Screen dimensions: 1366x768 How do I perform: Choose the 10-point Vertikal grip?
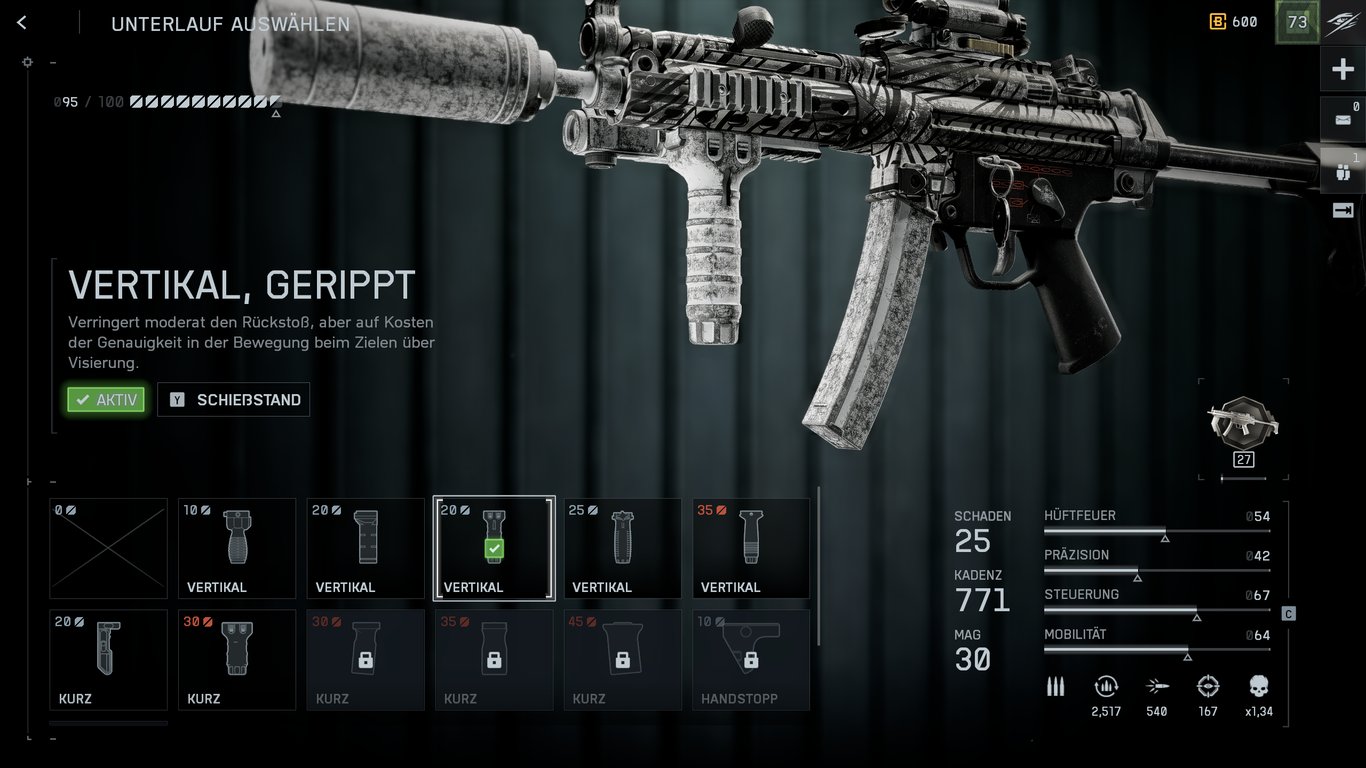tap(237, 548)
